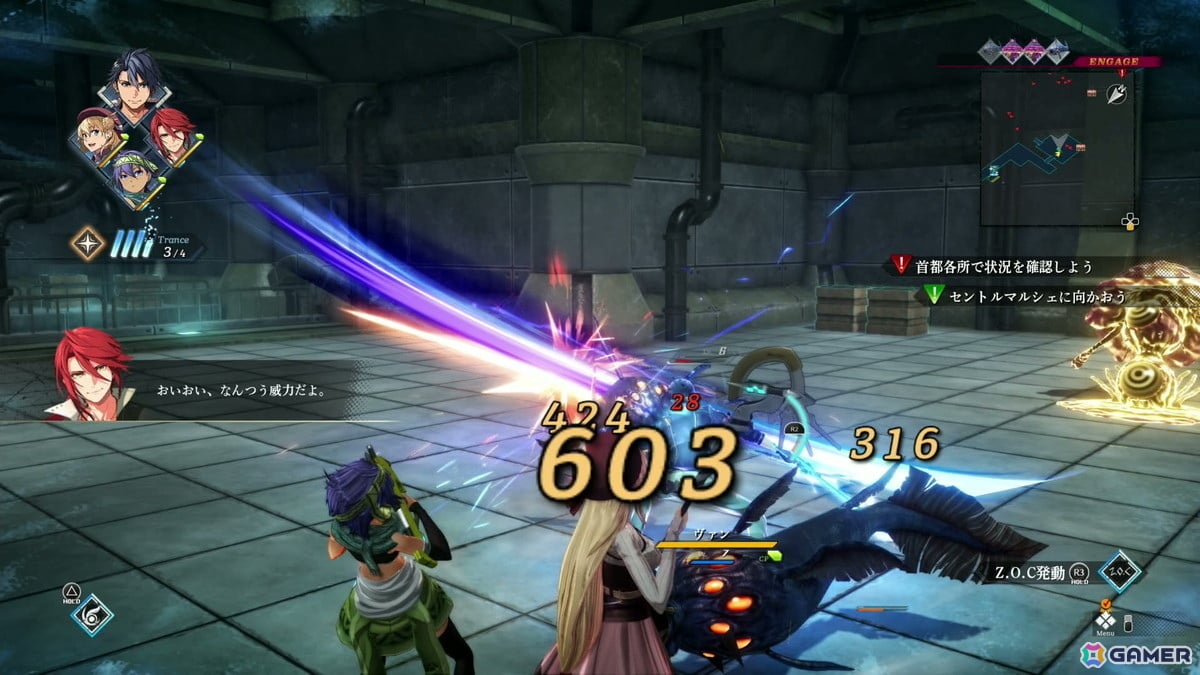Image resolution: width=1200 pixels, height=675 pixels.
Task: Click the ENGAGE banner
Action: coord(1116,61)
